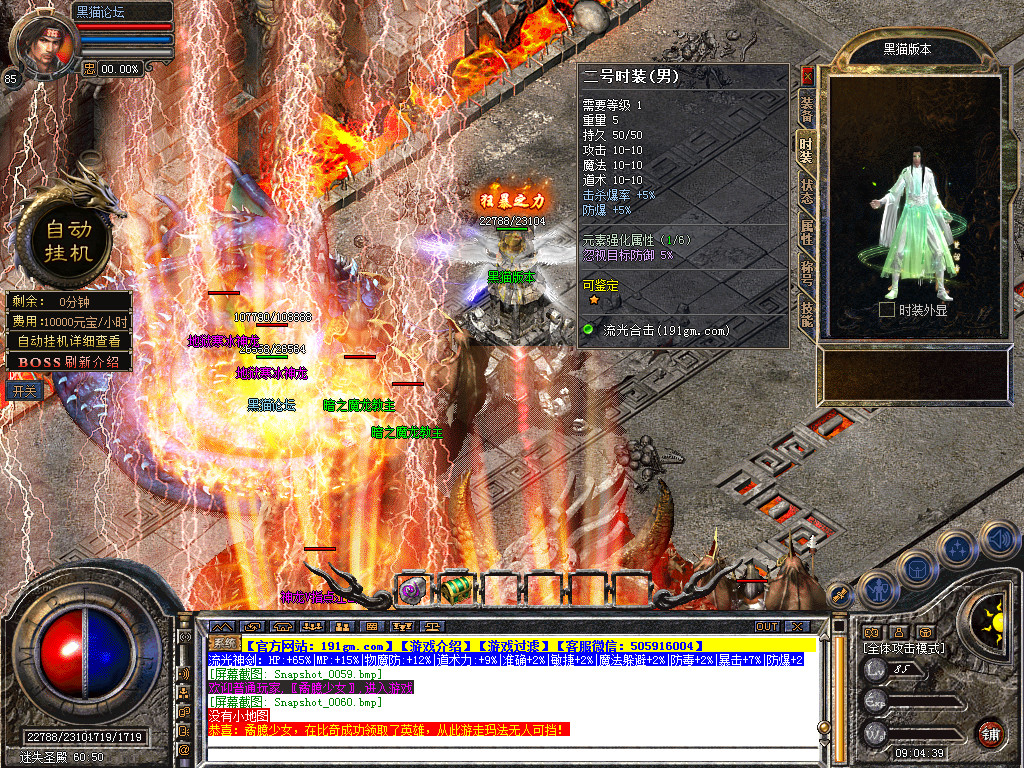
Task: Open the sparkle skills round button
Action: point(957,548)
